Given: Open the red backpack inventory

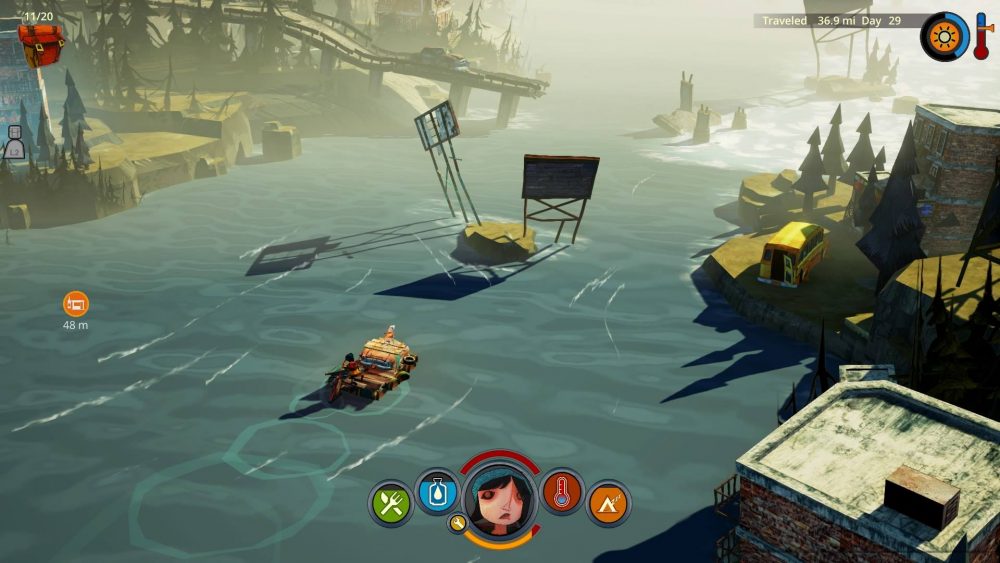Looking at the screenshot, I should 40,44.
